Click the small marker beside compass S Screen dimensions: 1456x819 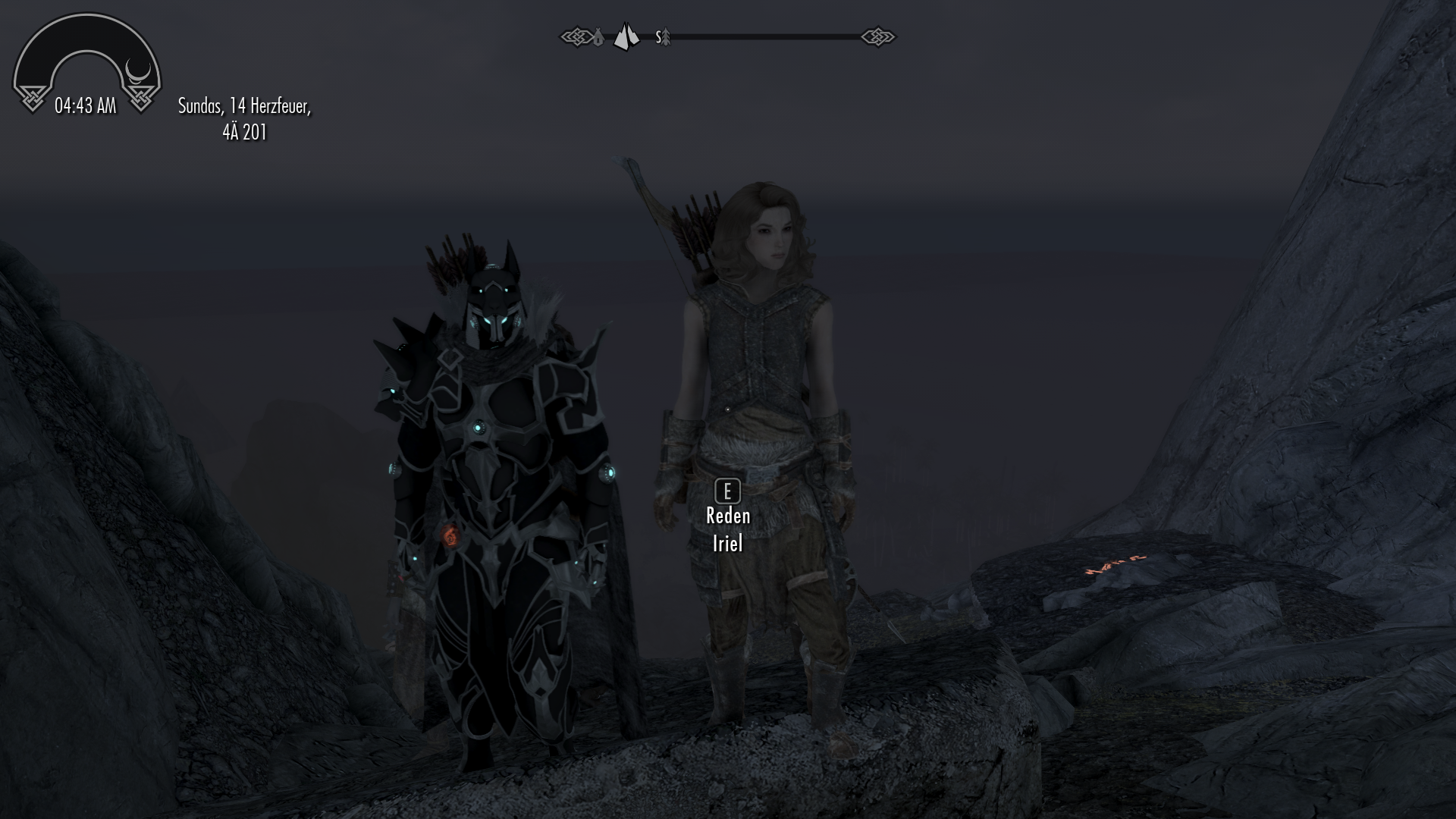666,37
